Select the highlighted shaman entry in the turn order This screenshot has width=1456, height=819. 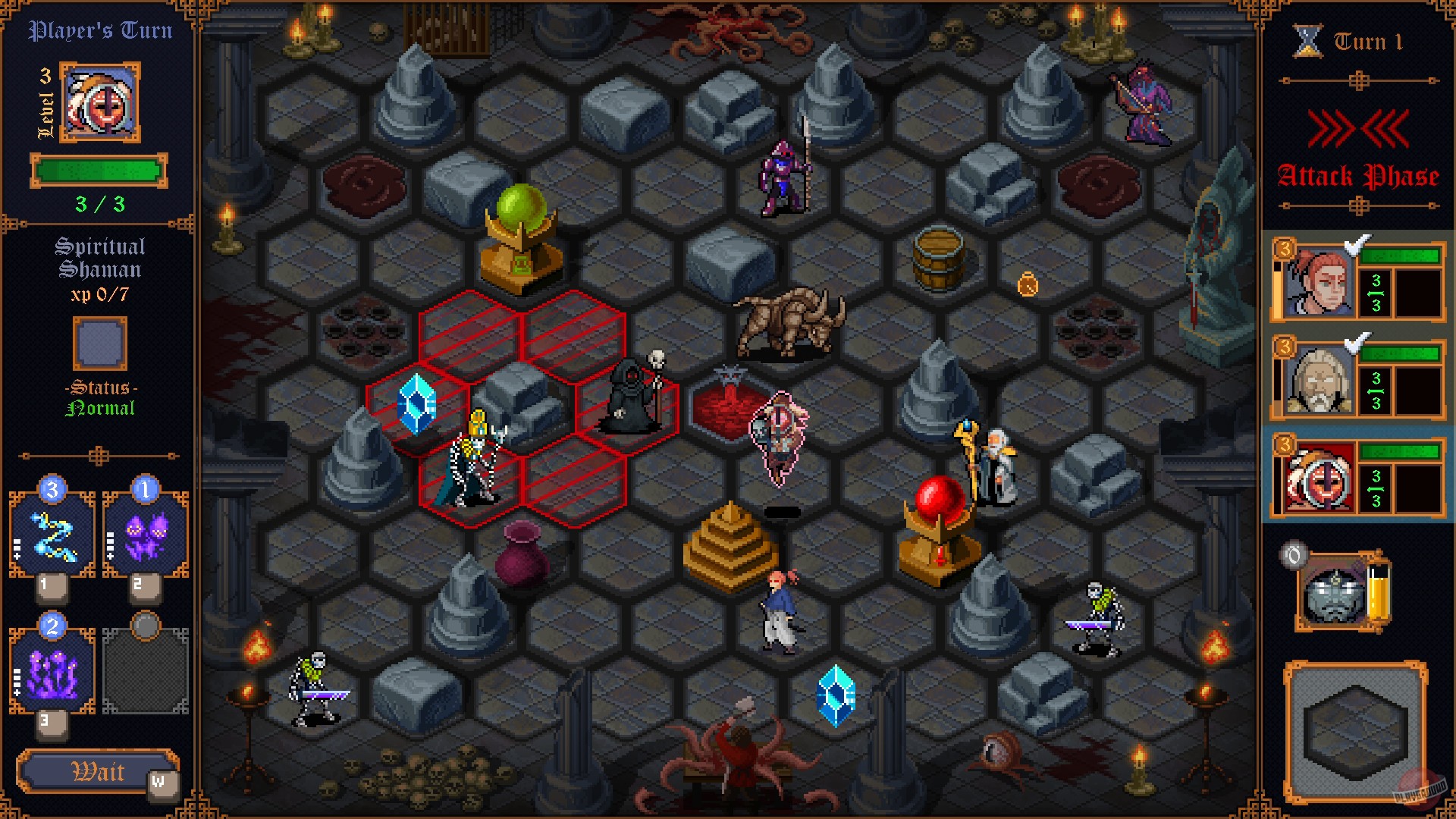pyautogui.click(x=1357, y=478)
